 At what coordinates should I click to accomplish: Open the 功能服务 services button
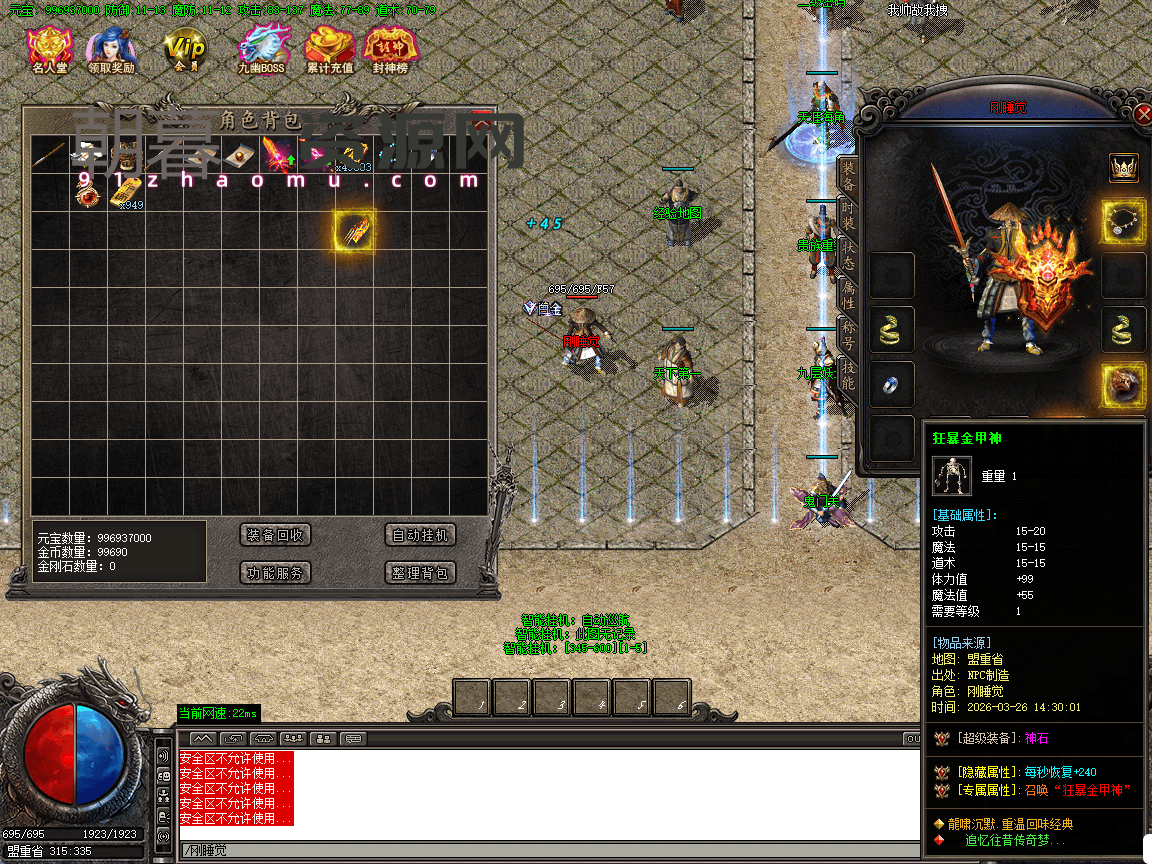coord(276,573)
